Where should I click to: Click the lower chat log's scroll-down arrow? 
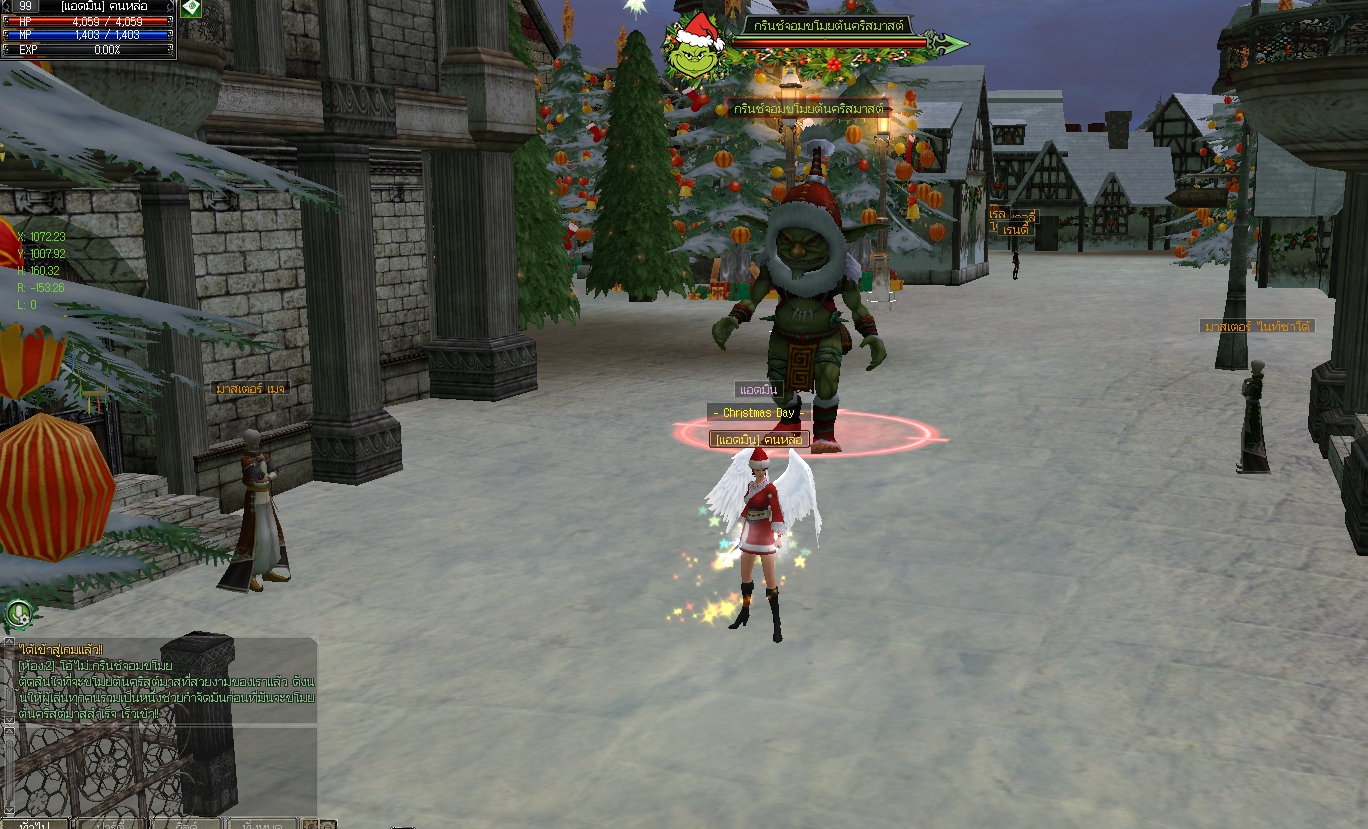8,808
